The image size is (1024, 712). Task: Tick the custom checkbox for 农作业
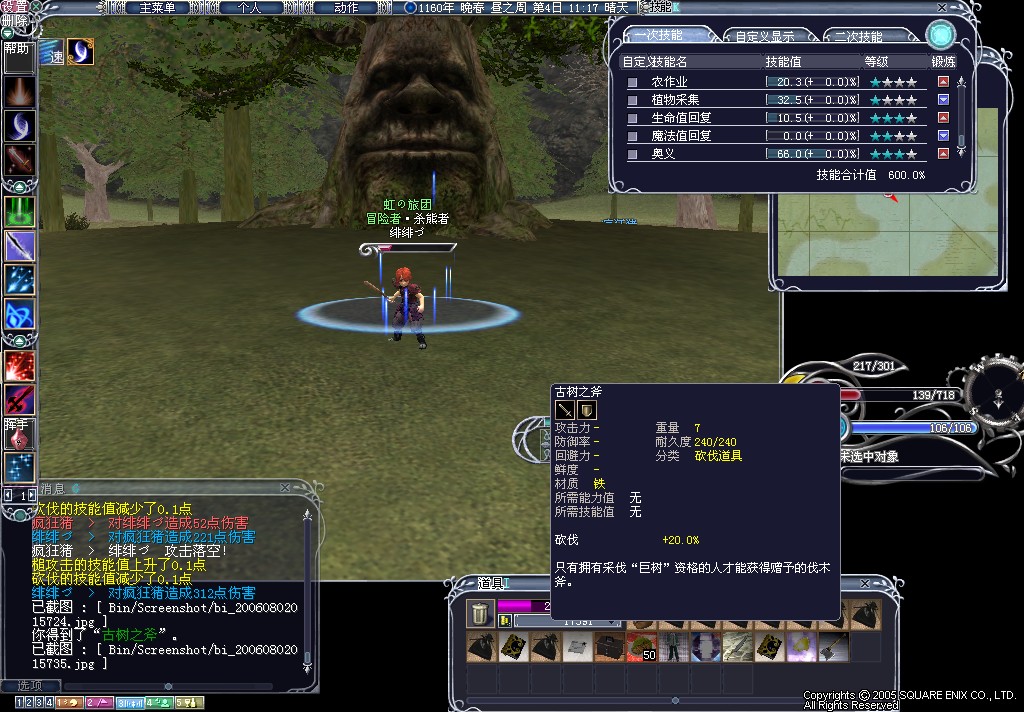(x=632, y=82)
